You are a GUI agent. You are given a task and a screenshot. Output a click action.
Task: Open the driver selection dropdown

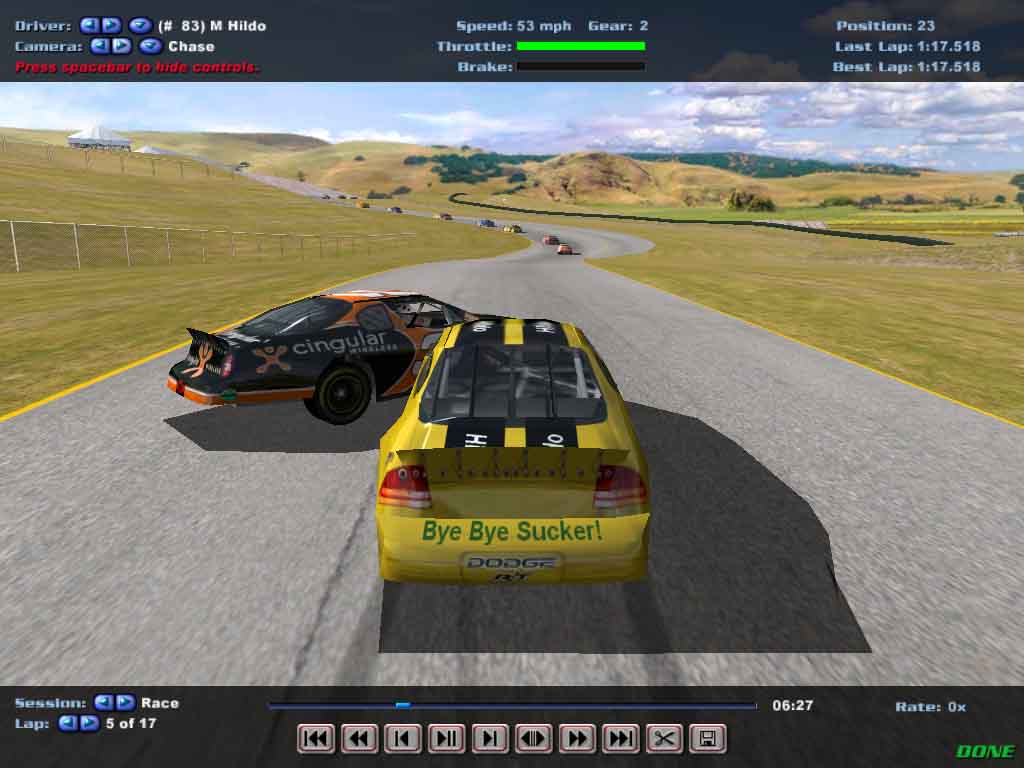click(140, 25)
